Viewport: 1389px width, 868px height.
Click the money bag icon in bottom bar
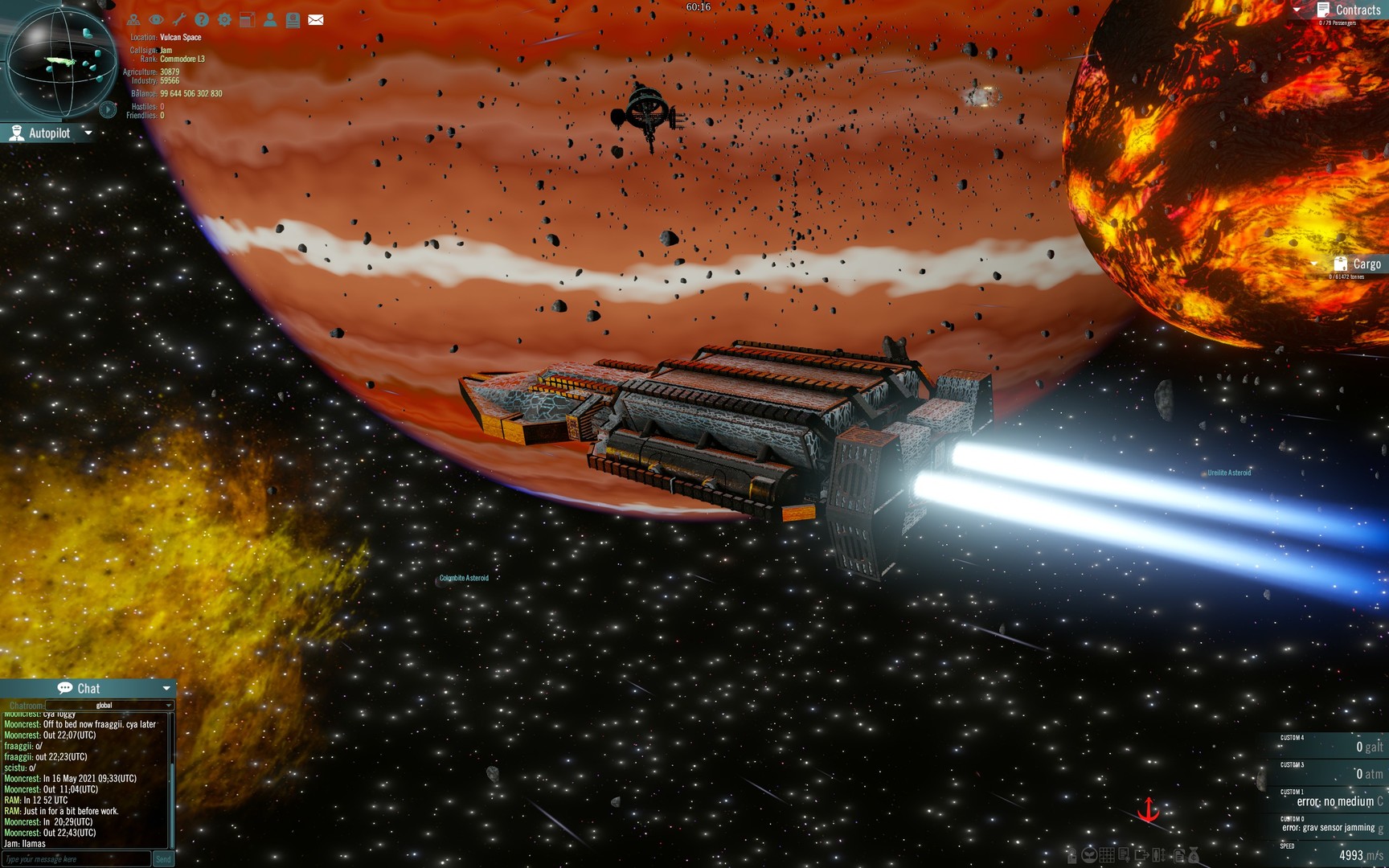1194,856
